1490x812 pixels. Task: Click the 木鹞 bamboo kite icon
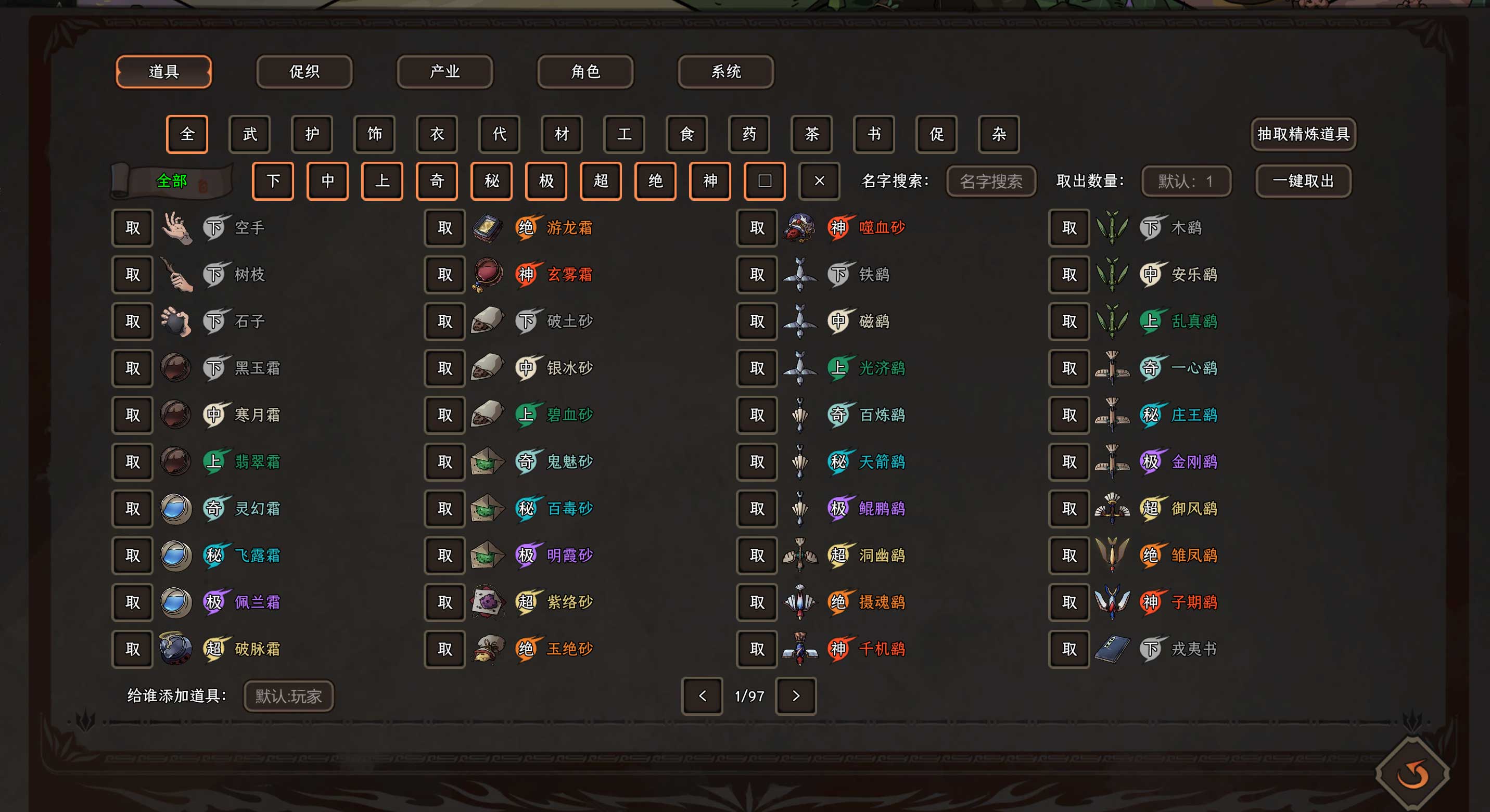pos(1113,227)
